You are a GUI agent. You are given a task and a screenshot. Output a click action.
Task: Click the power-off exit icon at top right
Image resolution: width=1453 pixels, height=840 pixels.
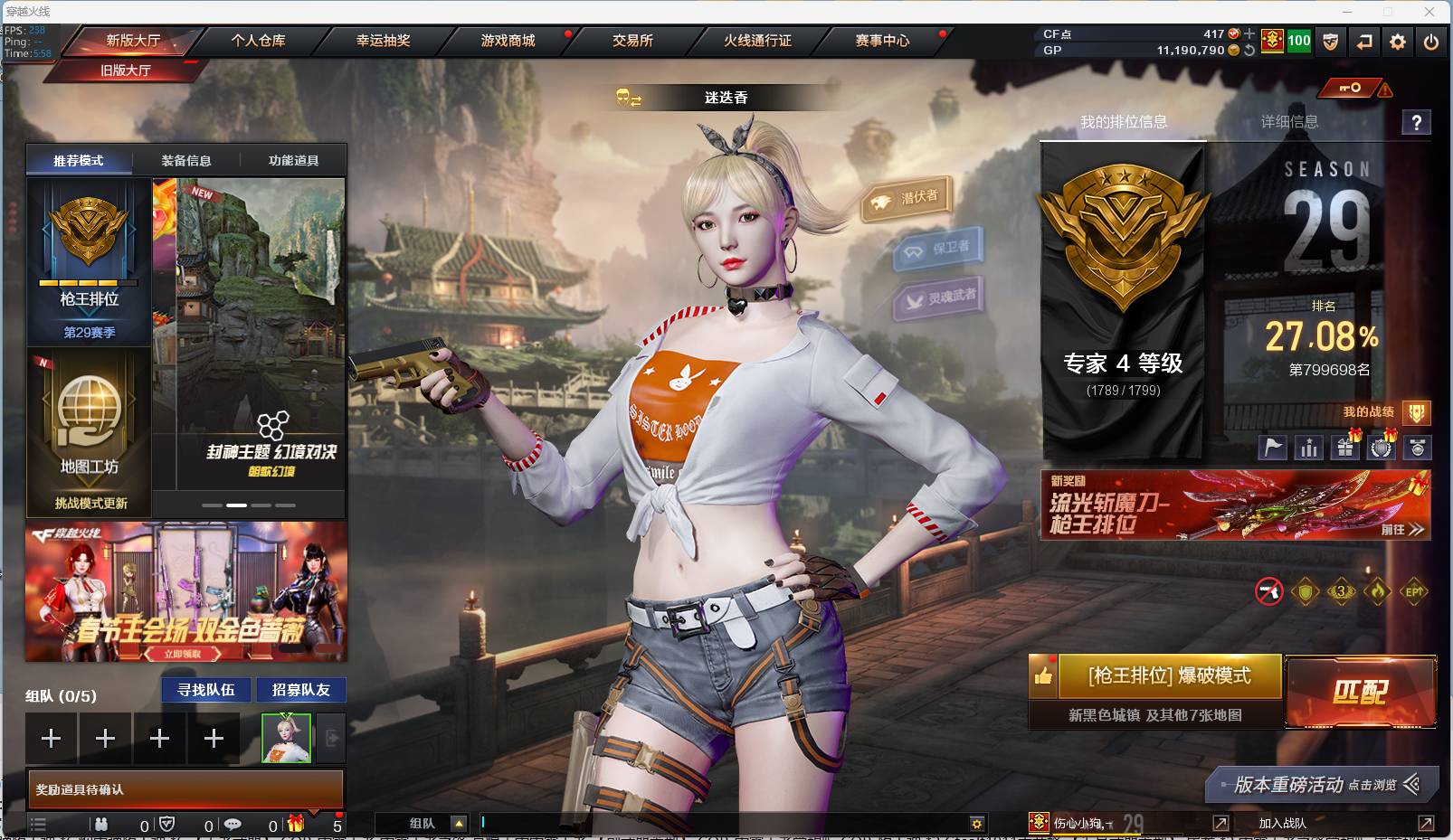[x=1430, y=42]
